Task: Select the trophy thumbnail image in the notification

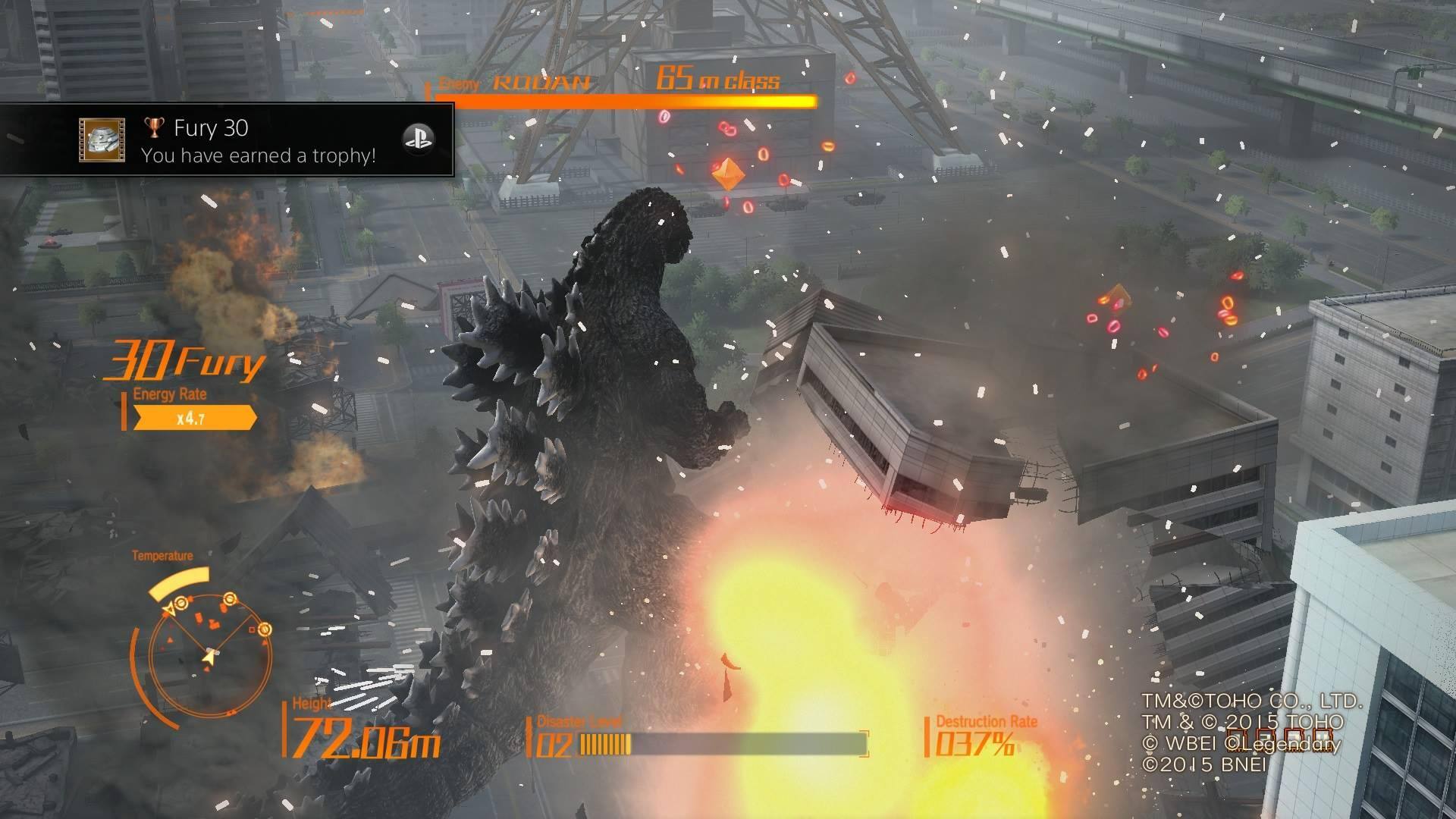Action: tap(102, 140)
